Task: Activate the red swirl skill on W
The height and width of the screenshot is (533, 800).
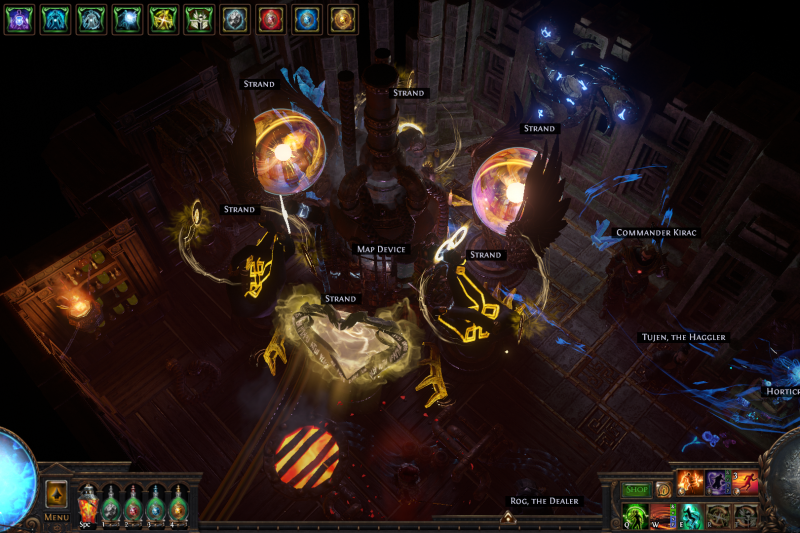Action: point(664,514)
